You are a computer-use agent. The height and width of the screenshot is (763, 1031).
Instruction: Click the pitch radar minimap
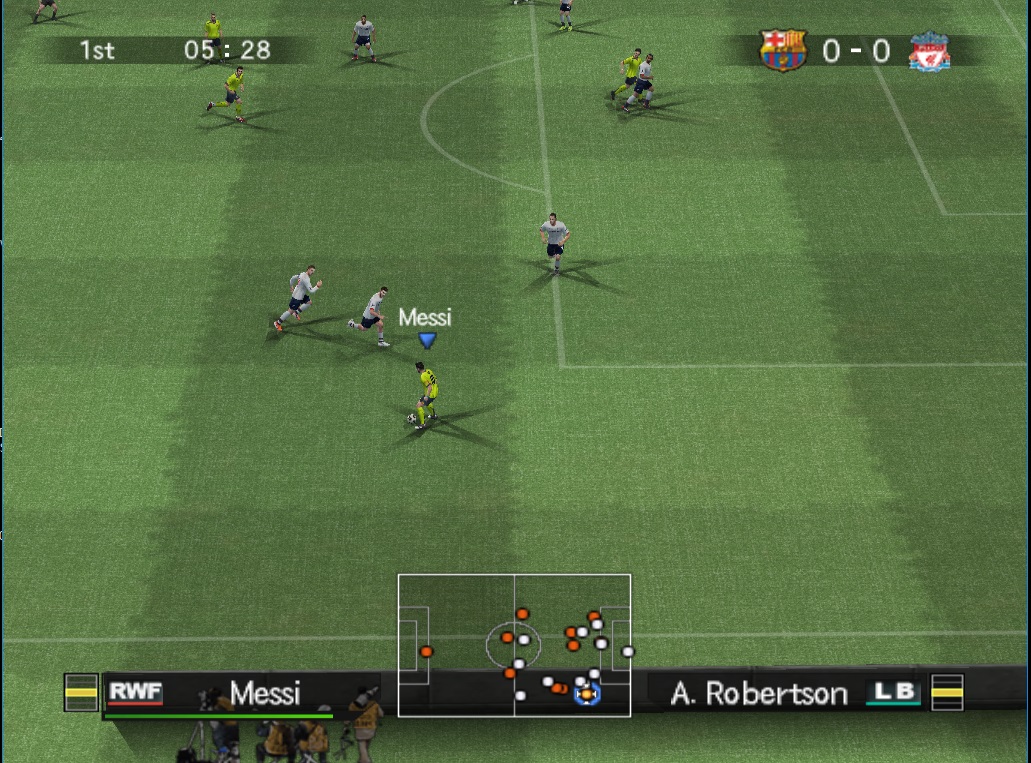click(x=514, y=645)
